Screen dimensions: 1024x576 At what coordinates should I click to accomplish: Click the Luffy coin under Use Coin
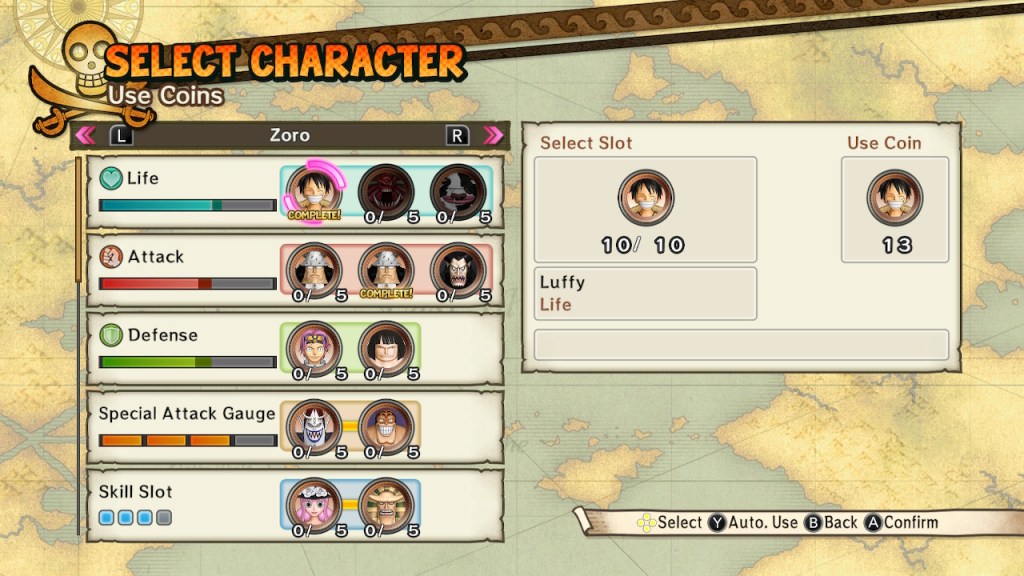coord(895,196)
